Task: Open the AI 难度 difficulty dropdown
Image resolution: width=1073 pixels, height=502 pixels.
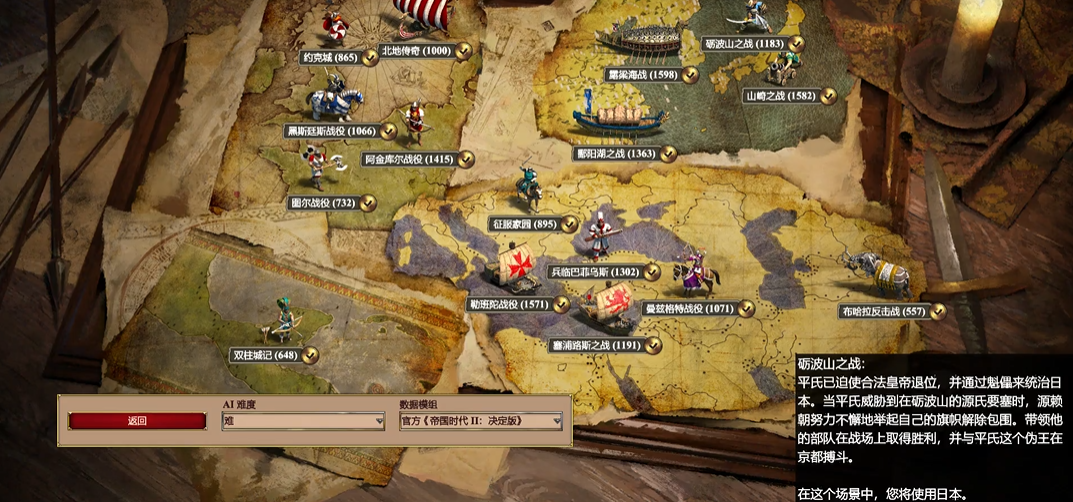Action: click(x=303, y=422)
